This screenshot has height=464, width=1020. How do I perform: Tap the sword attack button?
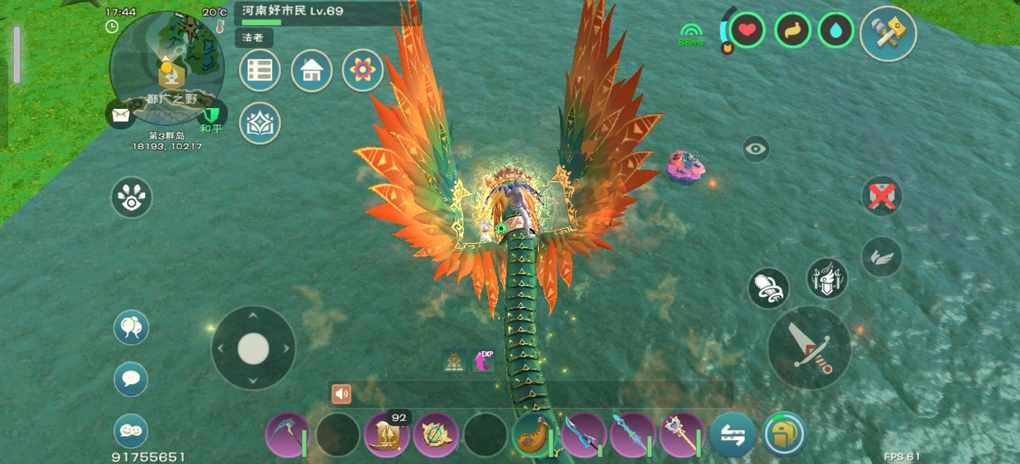[809, 347]
